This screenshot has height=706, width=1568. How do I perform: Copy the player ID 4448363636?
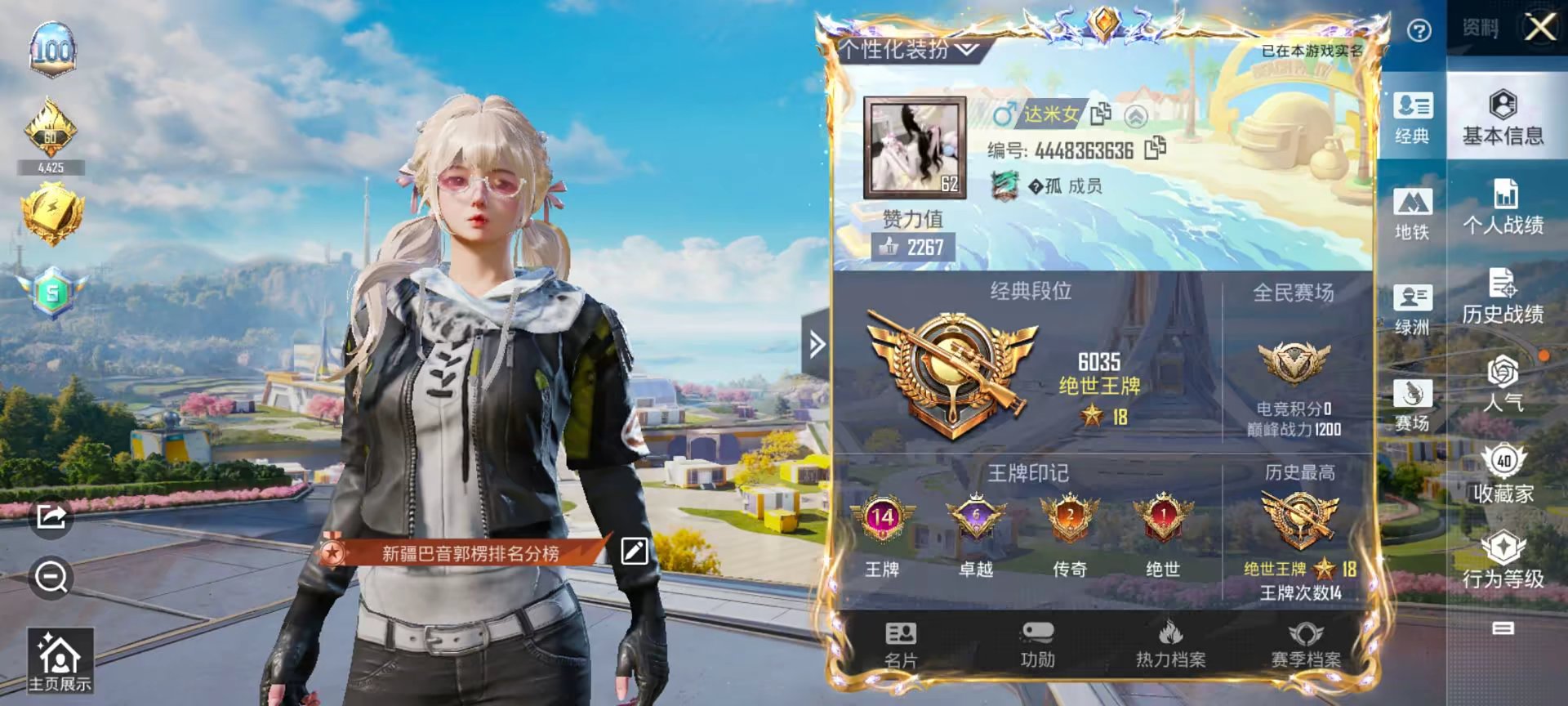pyautogui.click(x=1154, y=150)
